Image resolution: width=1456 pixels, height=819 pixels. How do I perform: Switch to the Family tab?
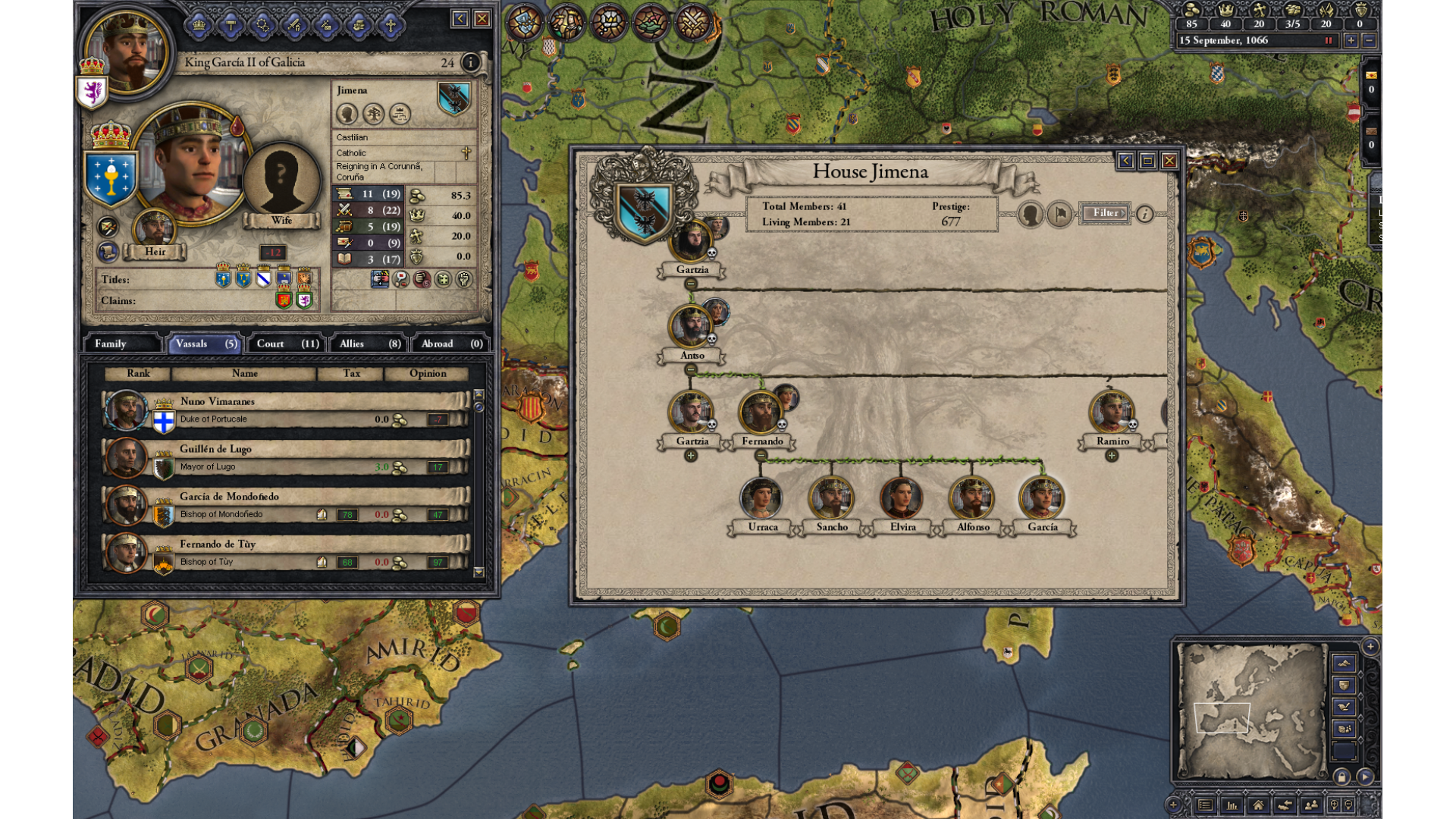click(121, 344)
